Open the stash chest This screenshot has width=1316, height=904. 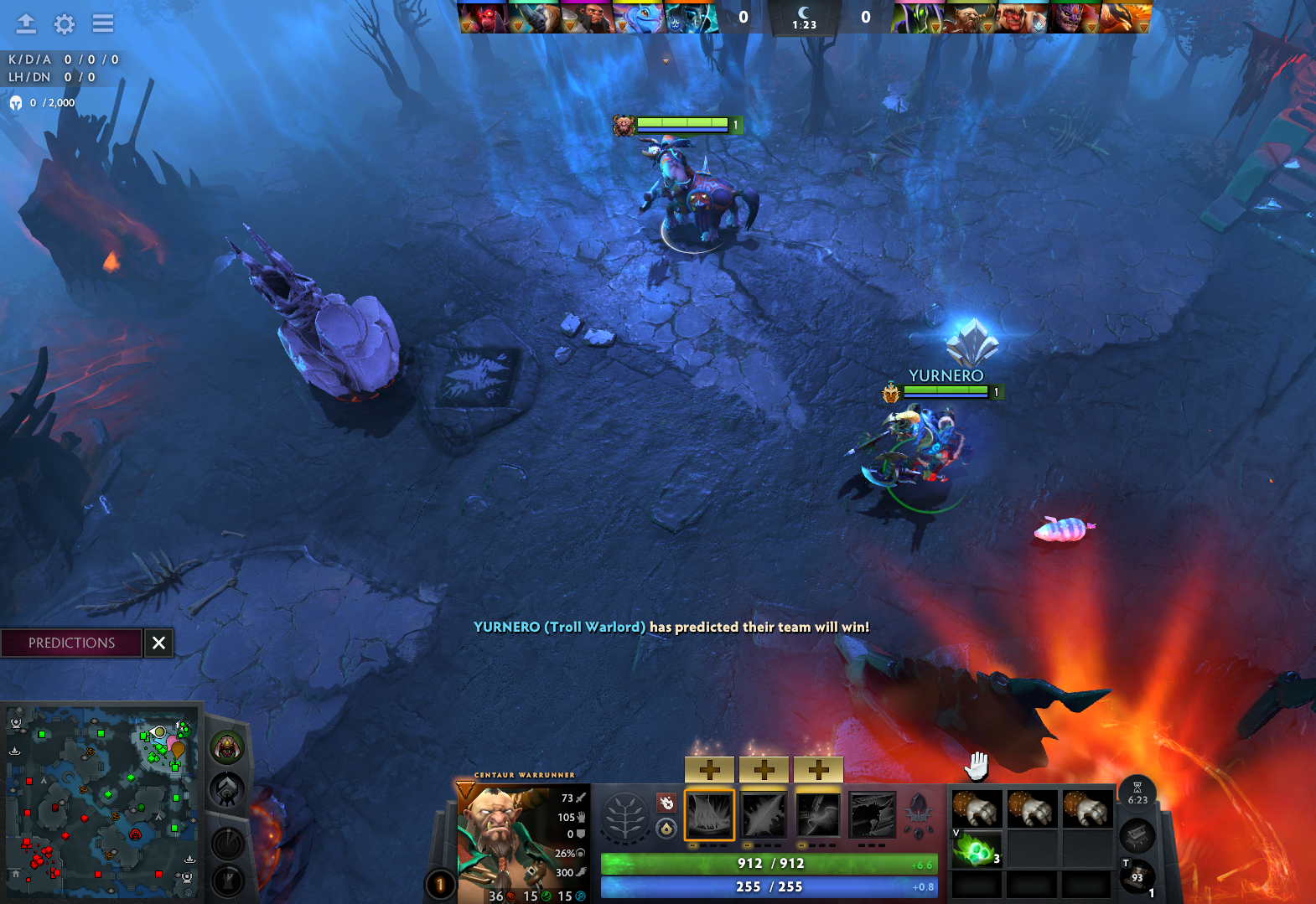pos(1137,834)
